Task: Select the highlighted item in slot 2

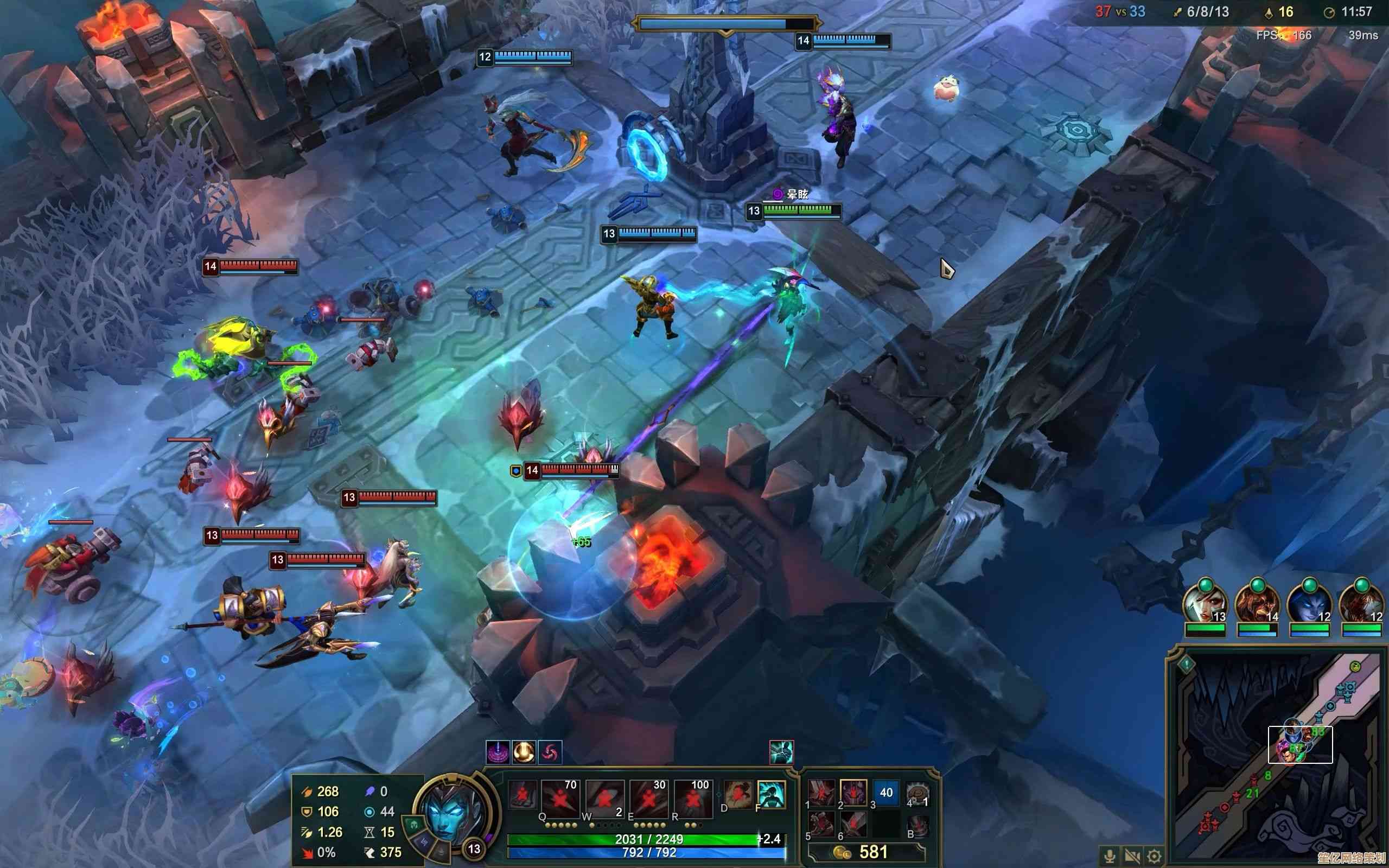Action: (853, 793)
